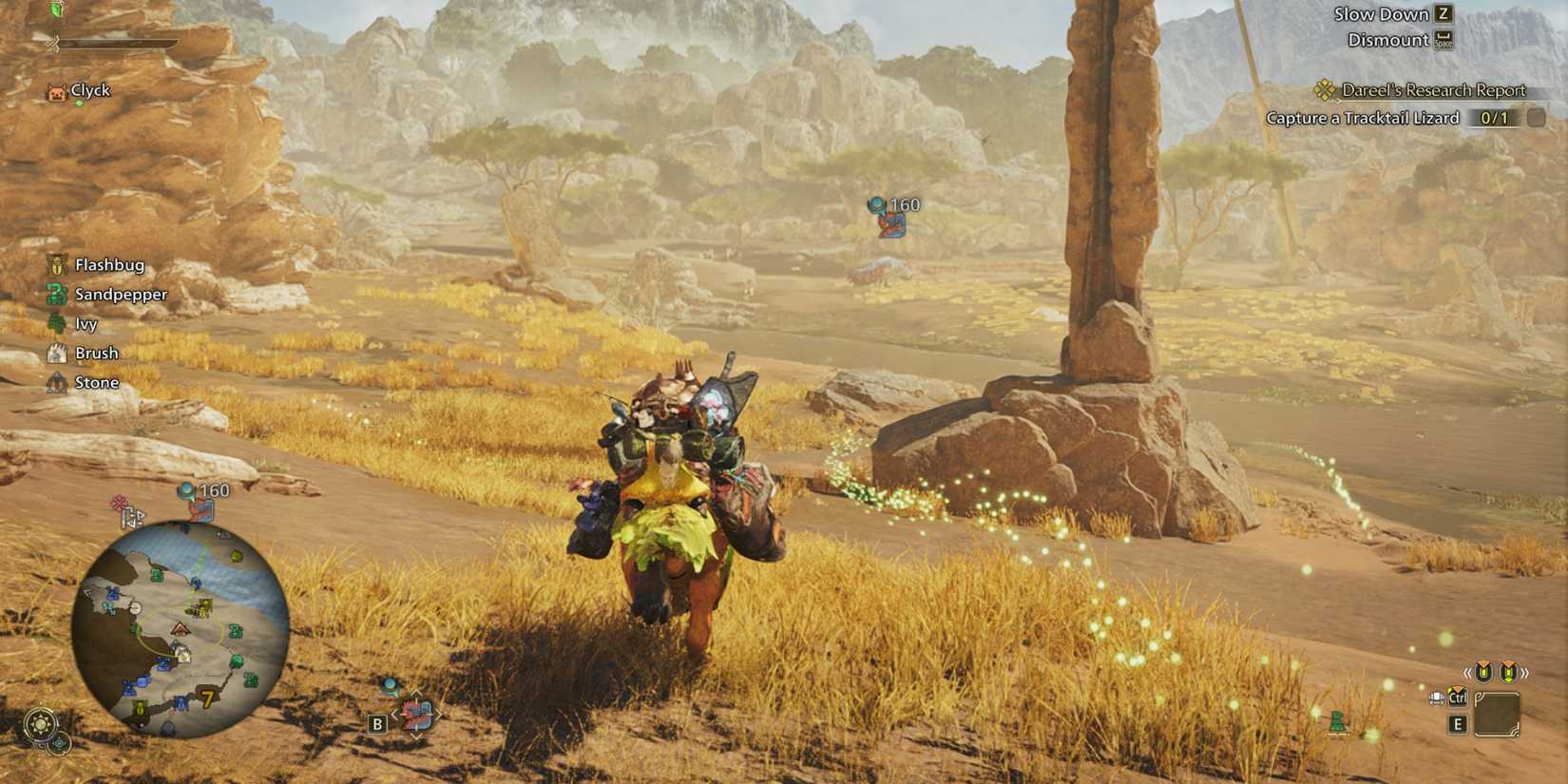The image size is (1568, 784).
Task: Toggle the Tracktail Lizard capture progress marker
Action: [x=1495, y=118]
